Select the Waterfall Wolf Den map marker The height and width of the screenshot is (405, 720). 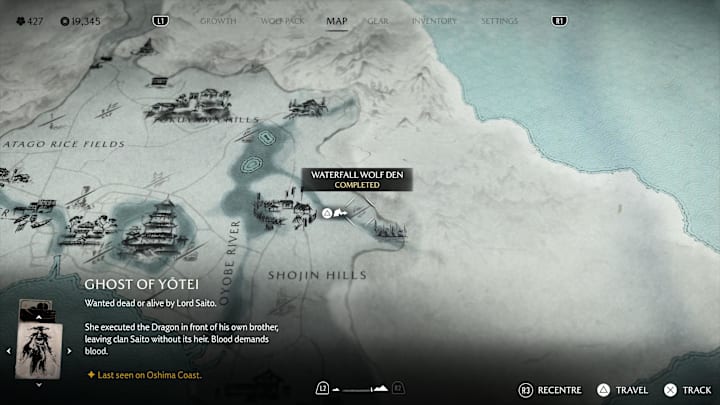point(327,213)
